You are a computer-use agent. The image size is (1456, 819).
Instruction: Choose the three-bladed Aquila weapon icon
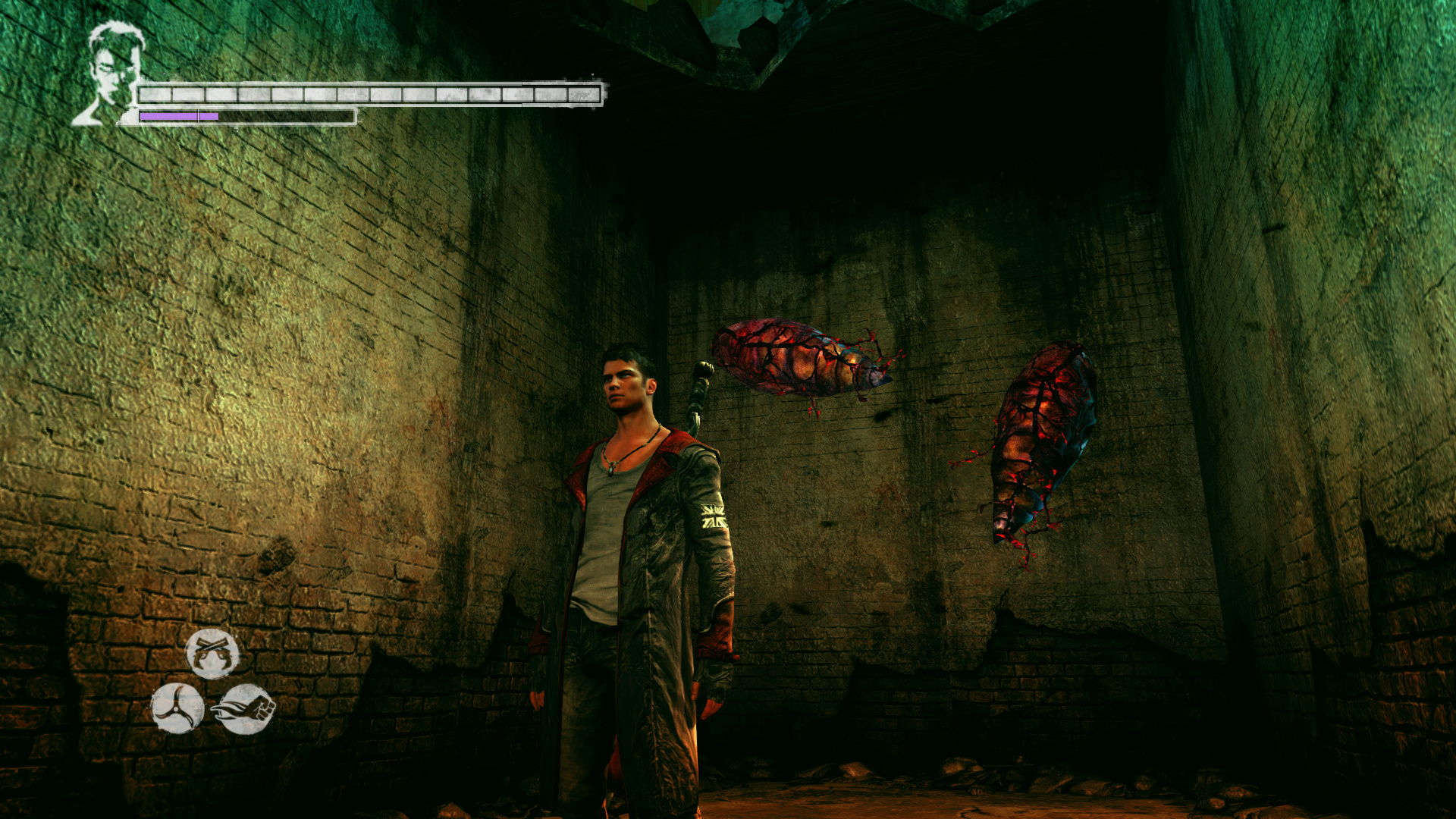click(x=177, y=708)
